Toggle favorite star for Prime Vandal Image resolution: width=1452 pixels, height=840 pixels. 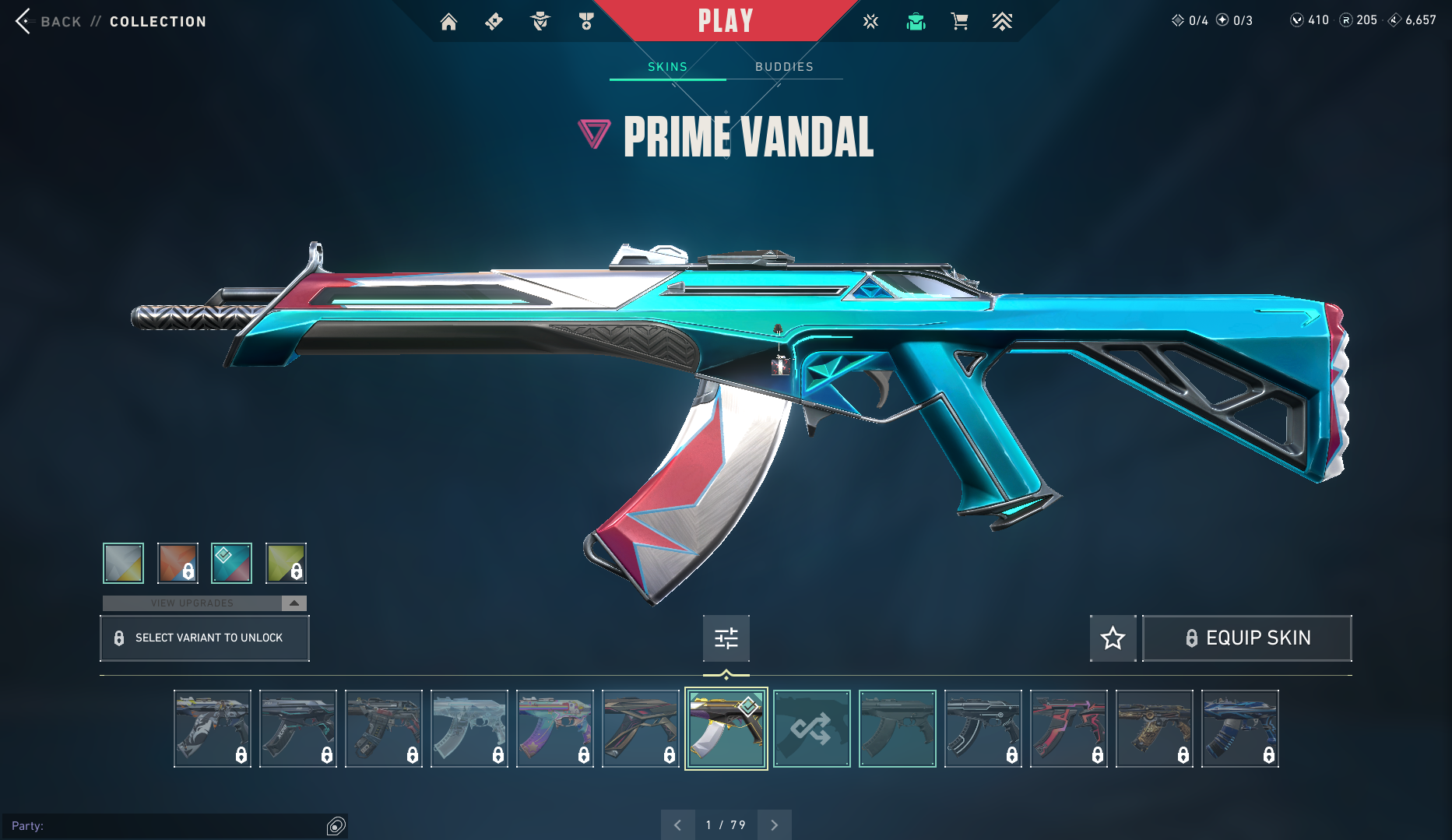pos(1113,638)
